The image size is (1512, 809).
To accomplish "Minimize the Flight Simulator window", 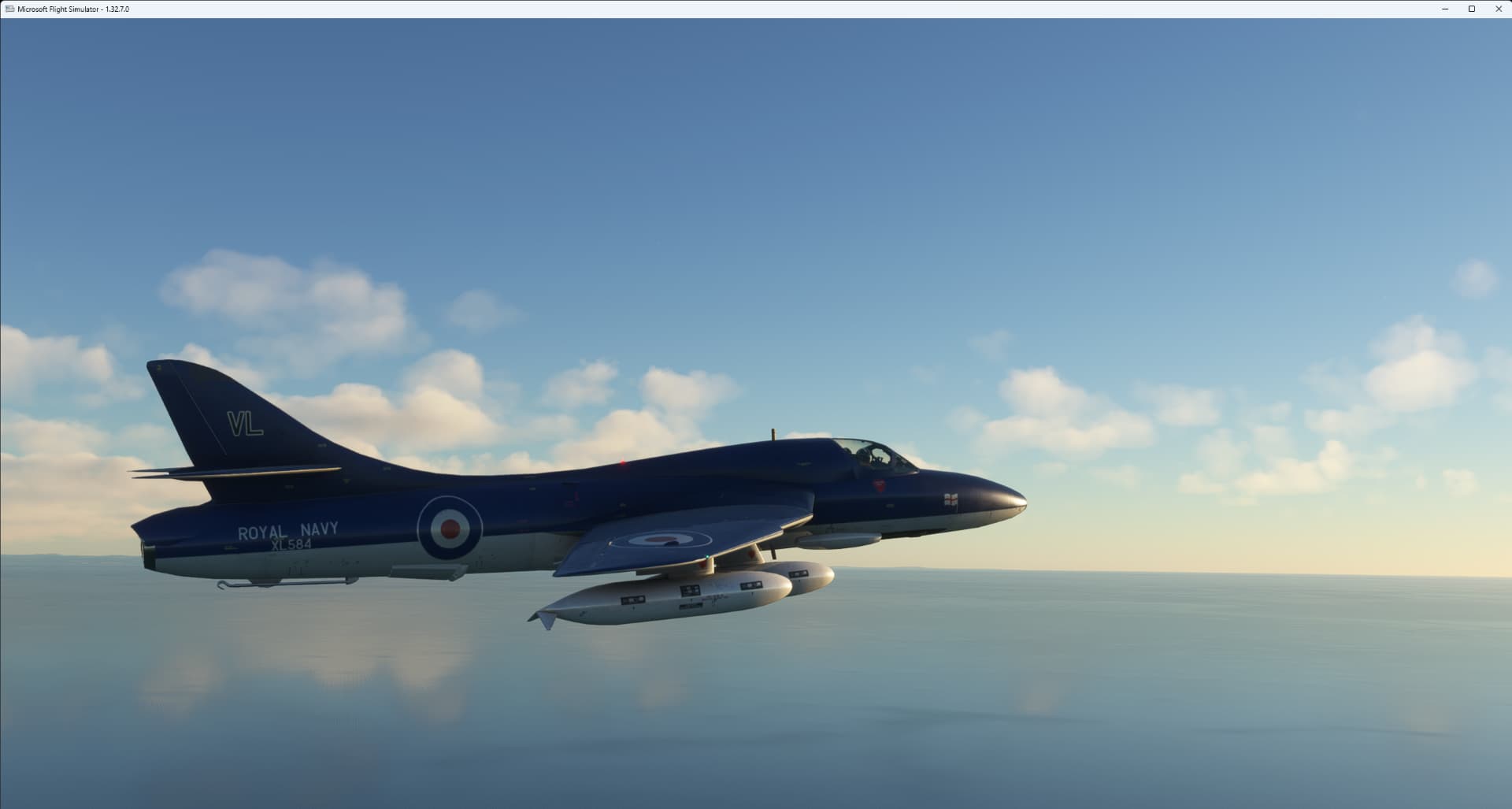I will 1443,9.
